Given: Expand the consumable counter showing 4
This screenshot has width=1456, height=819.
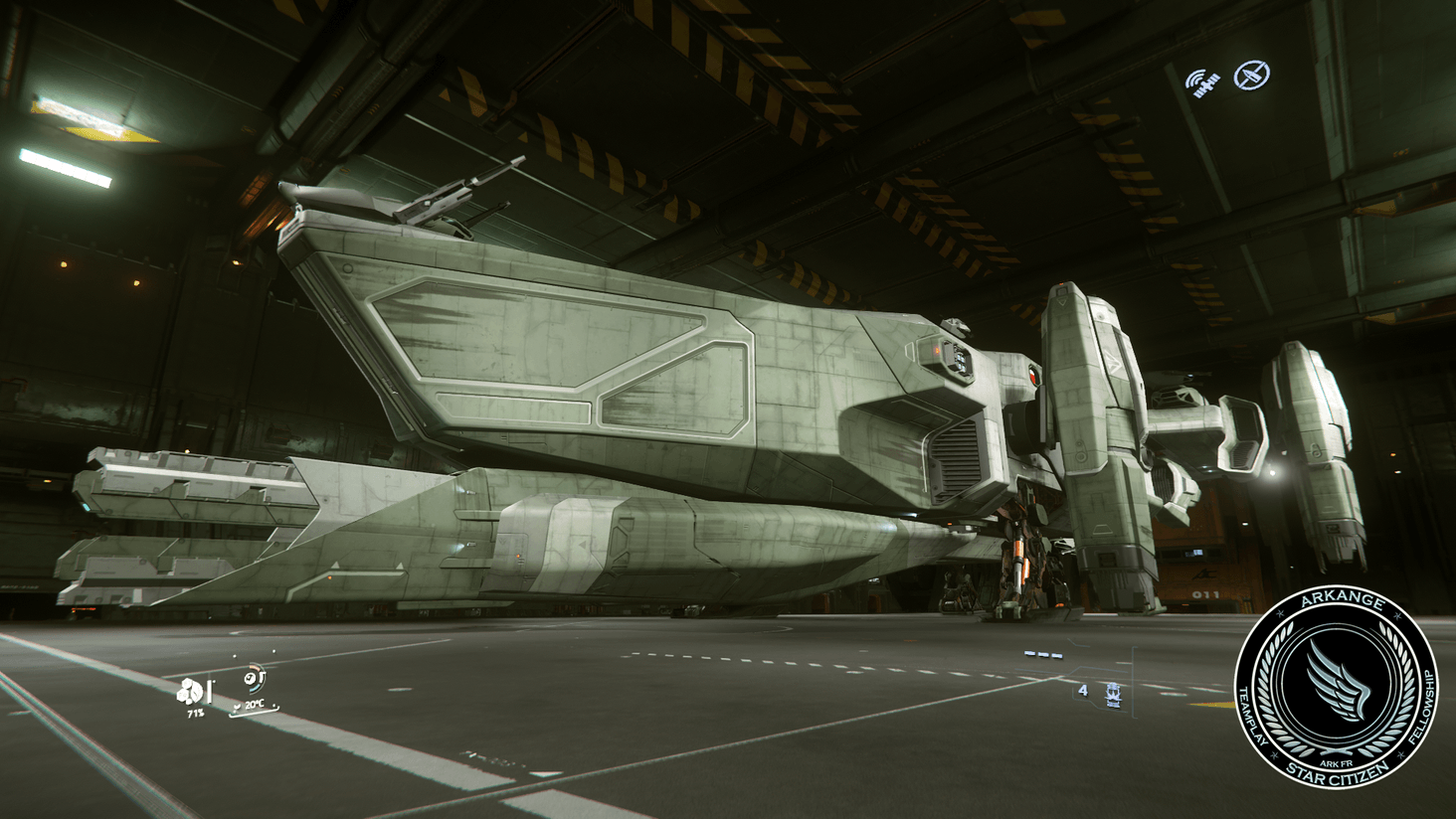Looking at the screenshot, I should coord(1083,691).
